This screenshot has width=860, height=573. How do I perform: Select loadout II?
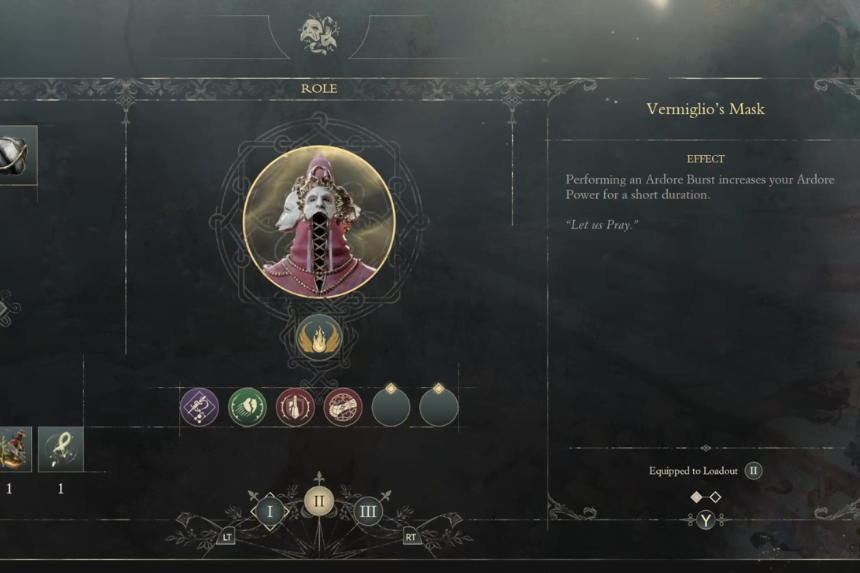coord(319,501)
